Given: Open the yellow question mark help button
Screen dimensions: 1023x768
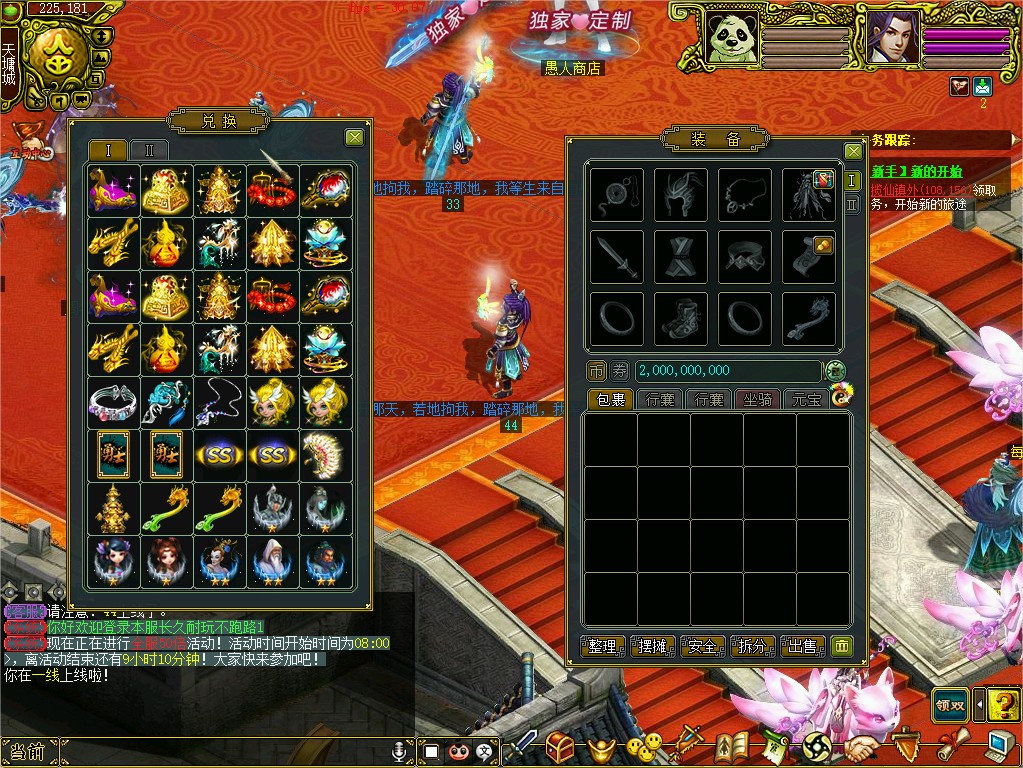Looking at the screenshot, I should 1003,706.
